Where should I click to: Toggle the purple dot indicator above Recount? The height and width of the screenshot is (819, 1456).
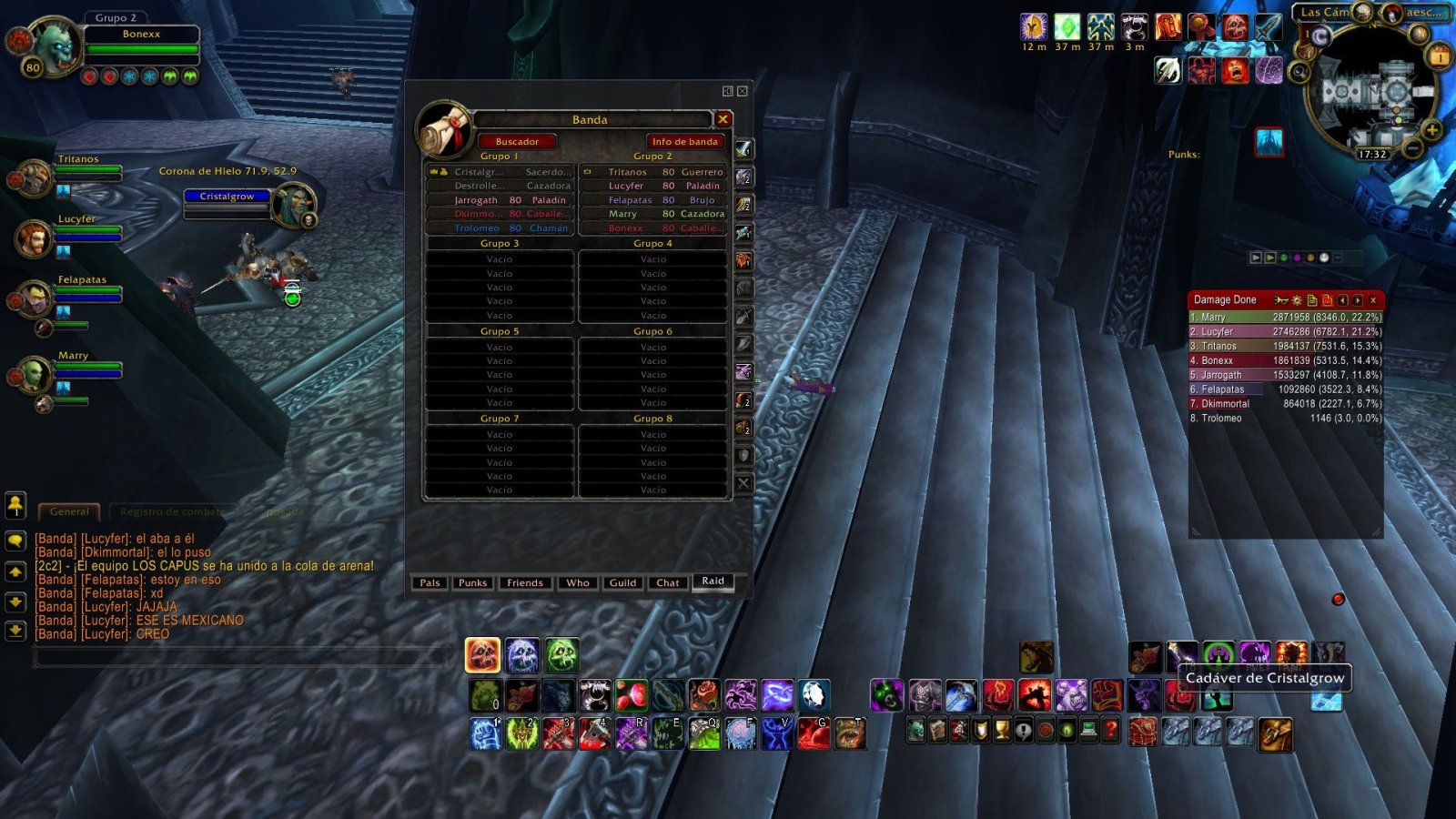point(1297,258)
